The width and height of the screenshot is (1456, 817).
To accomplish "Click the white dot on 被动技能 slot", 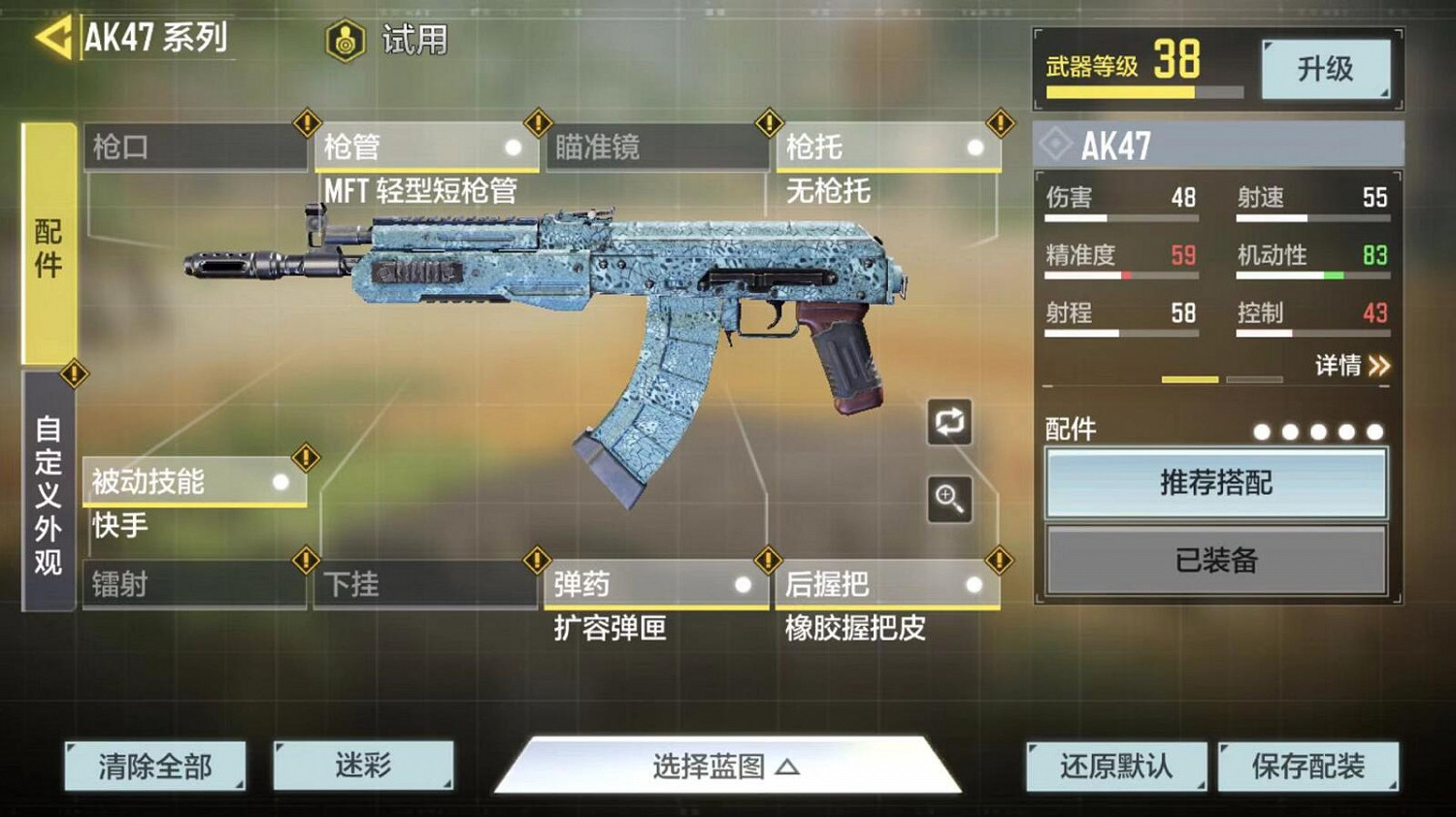I will tap(282, 480).
